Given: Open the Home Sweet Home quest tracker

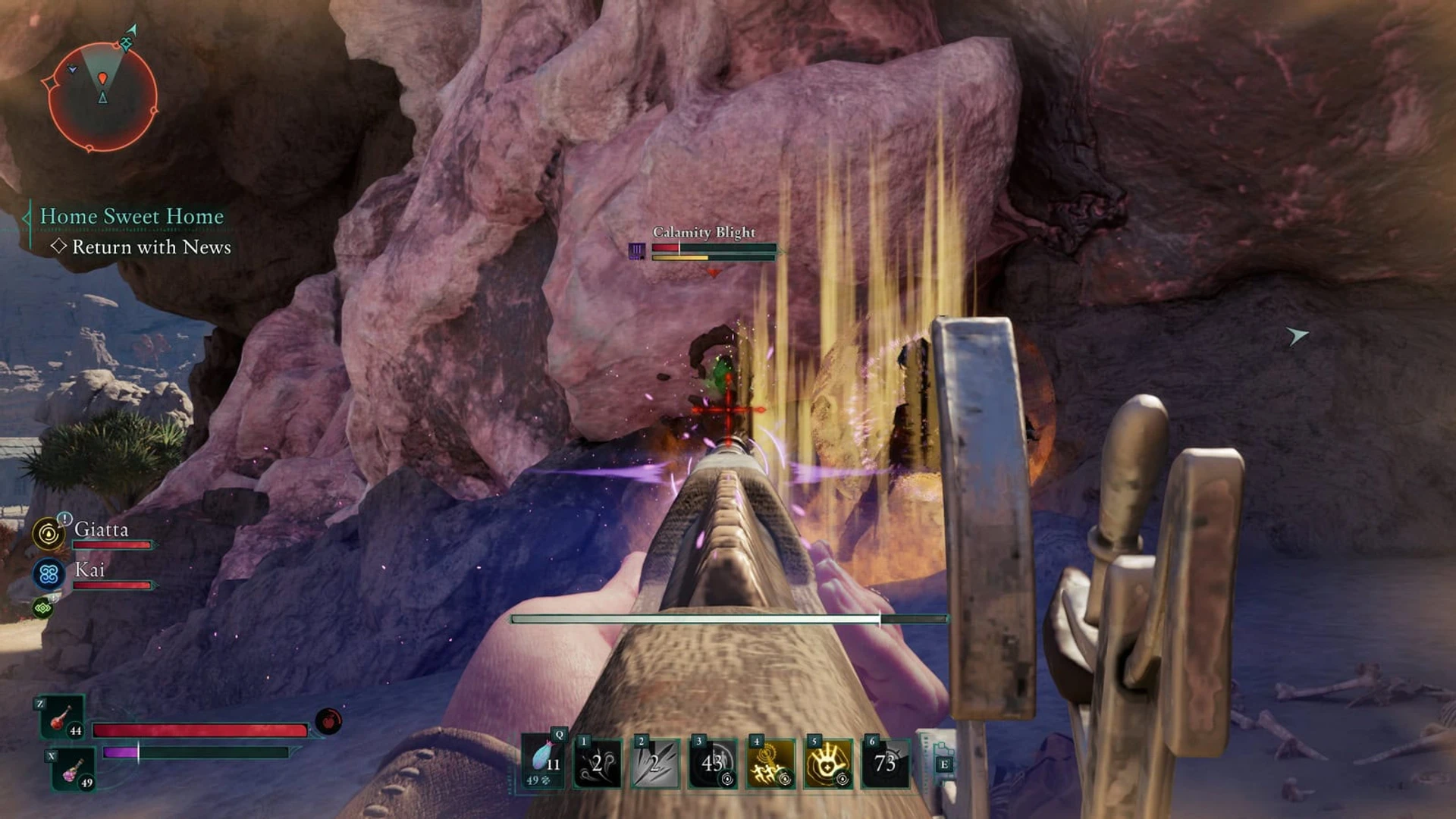Looking at the screenshot, I should pyautogui.click(x=131, y=216).
